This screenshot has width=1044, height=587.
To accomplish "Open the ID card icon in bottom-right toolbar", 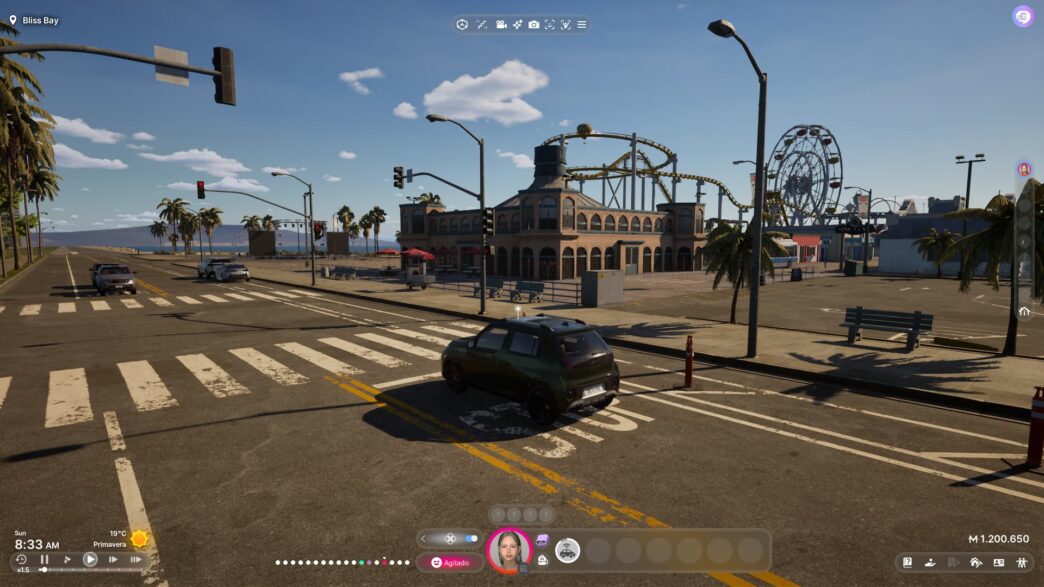I will point(998,563).
